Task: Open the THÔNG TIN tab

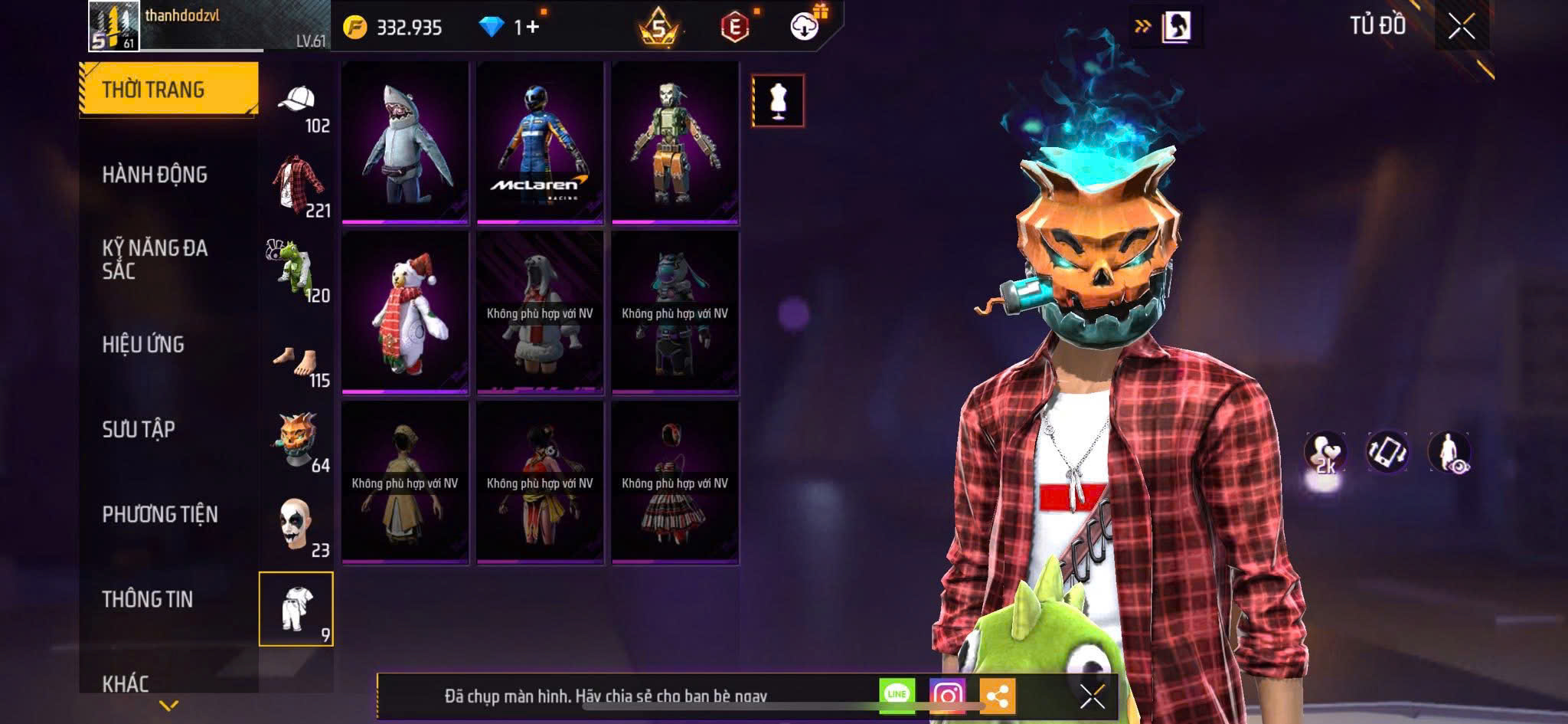Action: point(148,599)
